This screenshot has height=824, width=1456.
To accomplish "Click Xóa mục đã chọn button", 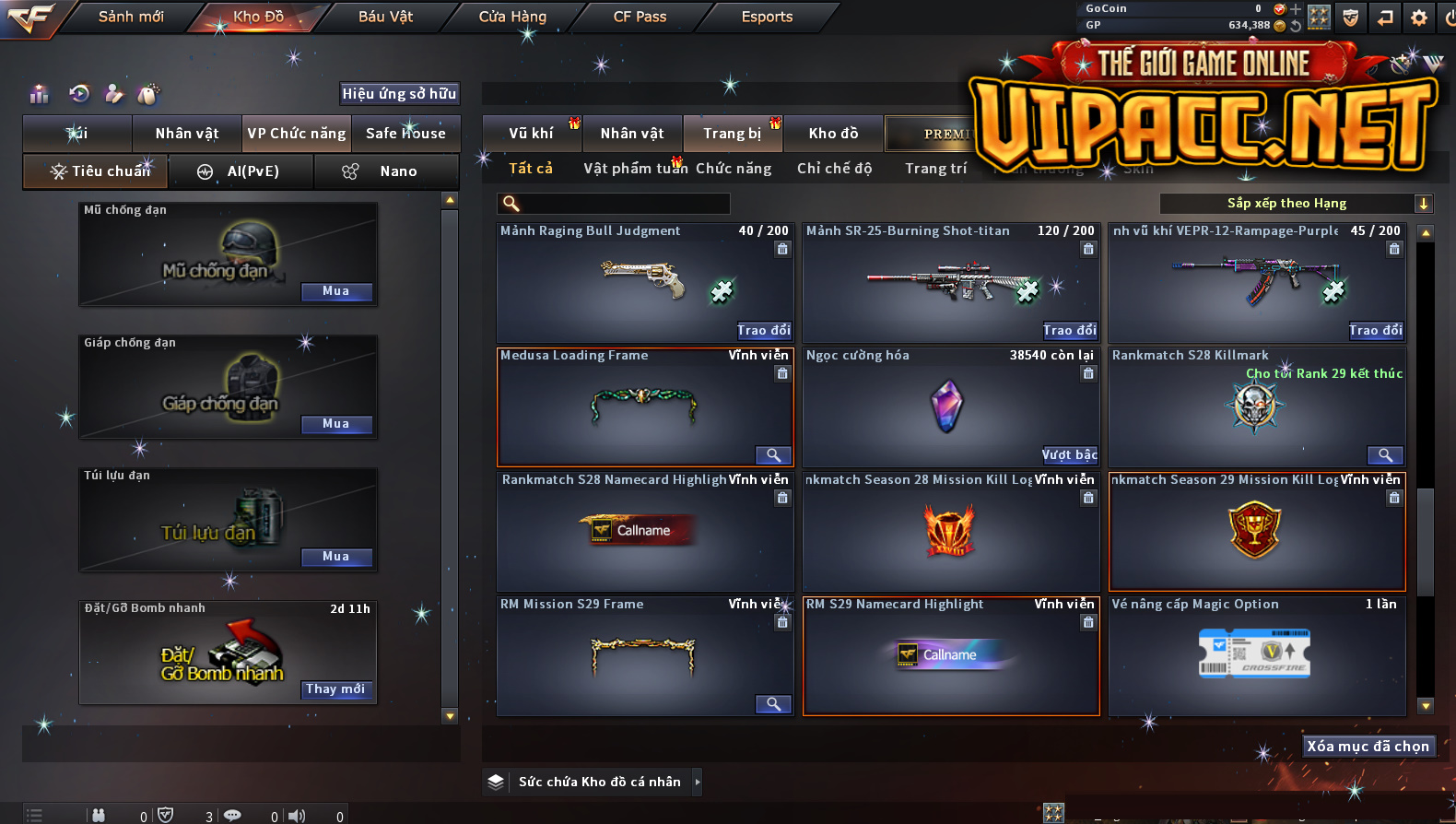I will coord(1368,747).
